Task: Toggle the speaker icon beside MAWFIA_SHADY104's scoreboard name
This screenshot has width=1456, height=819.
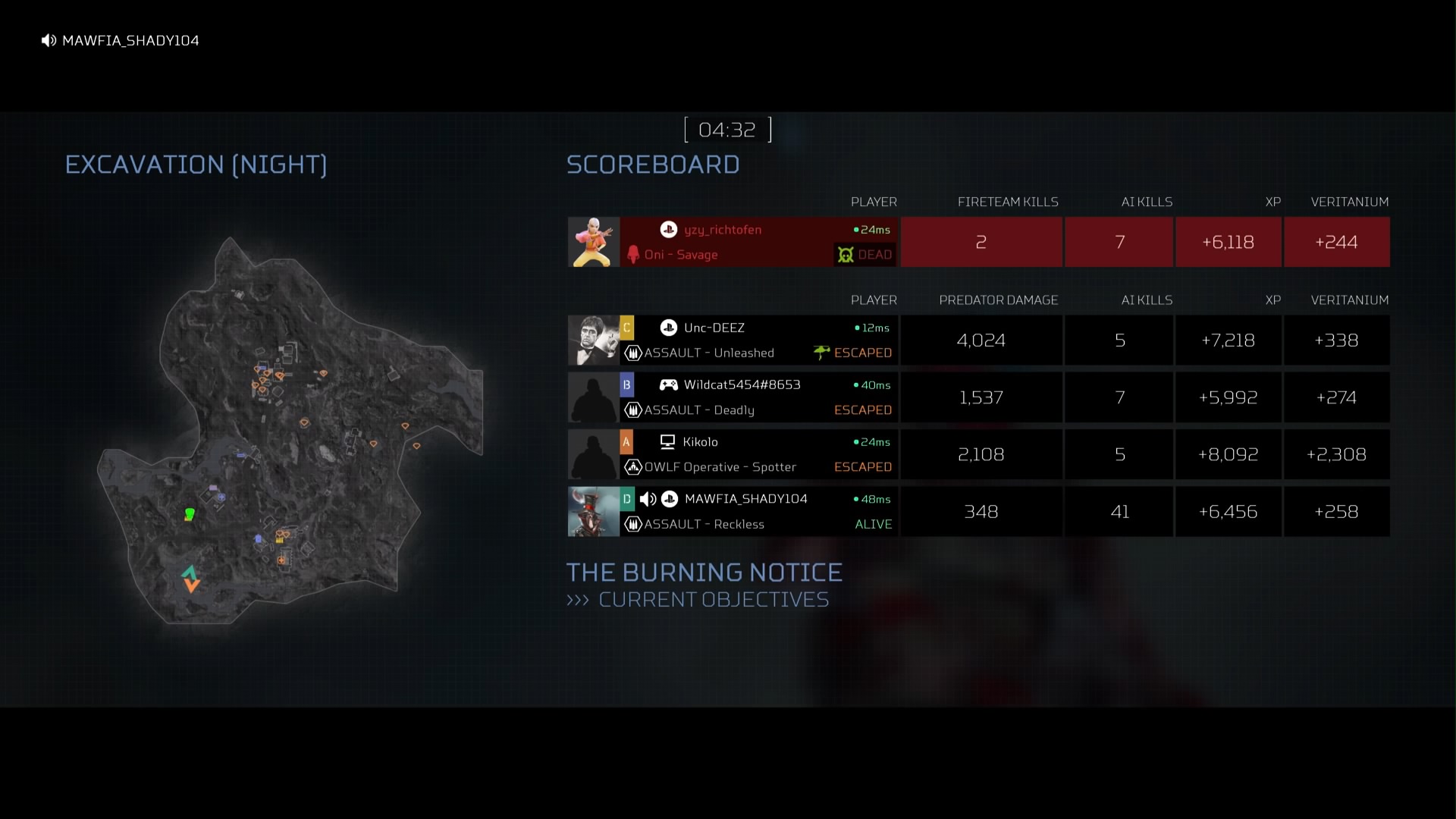Action: pyautogui.click(x=648, y=499)
